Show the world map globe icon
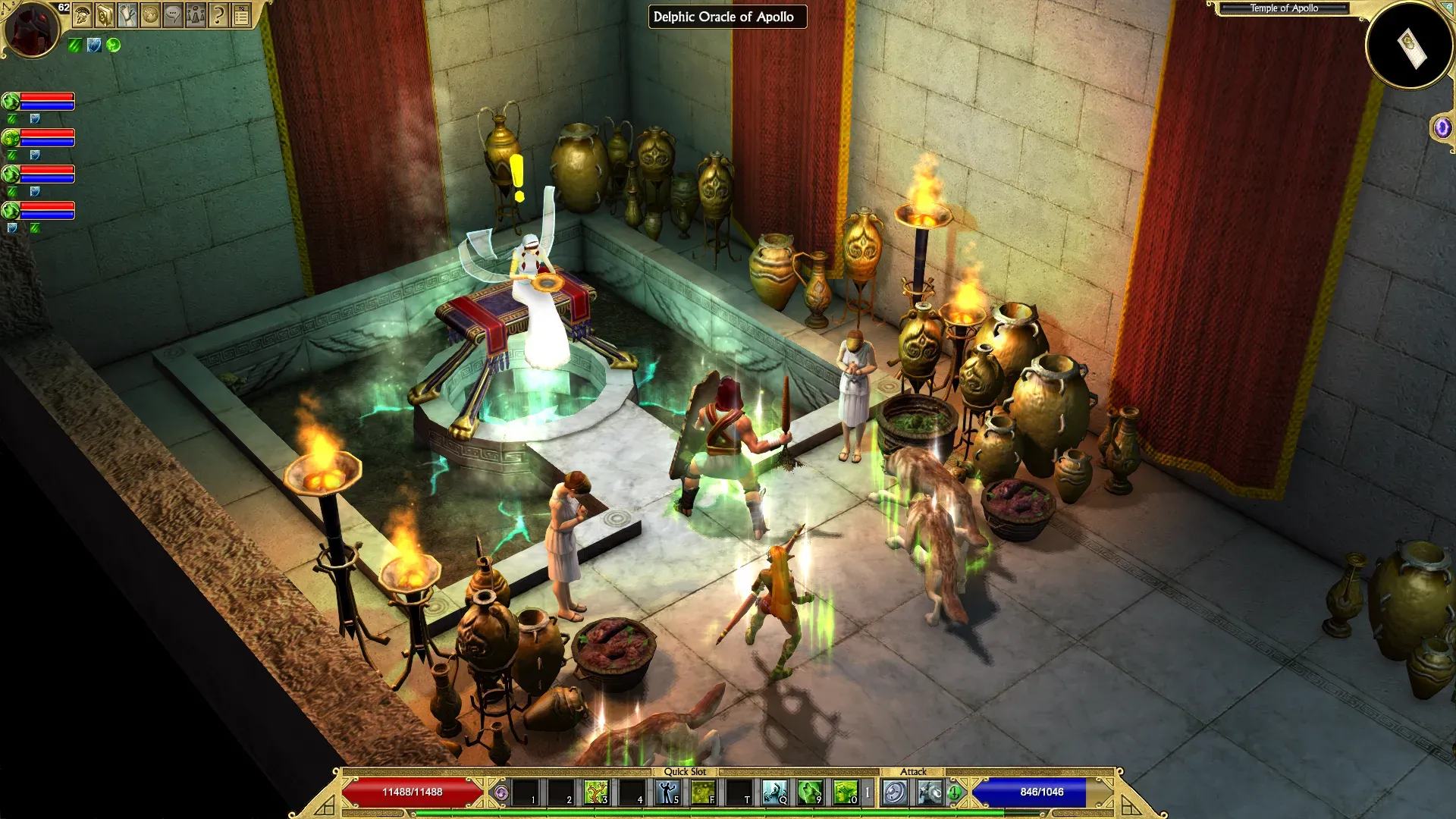Viewport: 1456px width, 819px height. point(150,14)
